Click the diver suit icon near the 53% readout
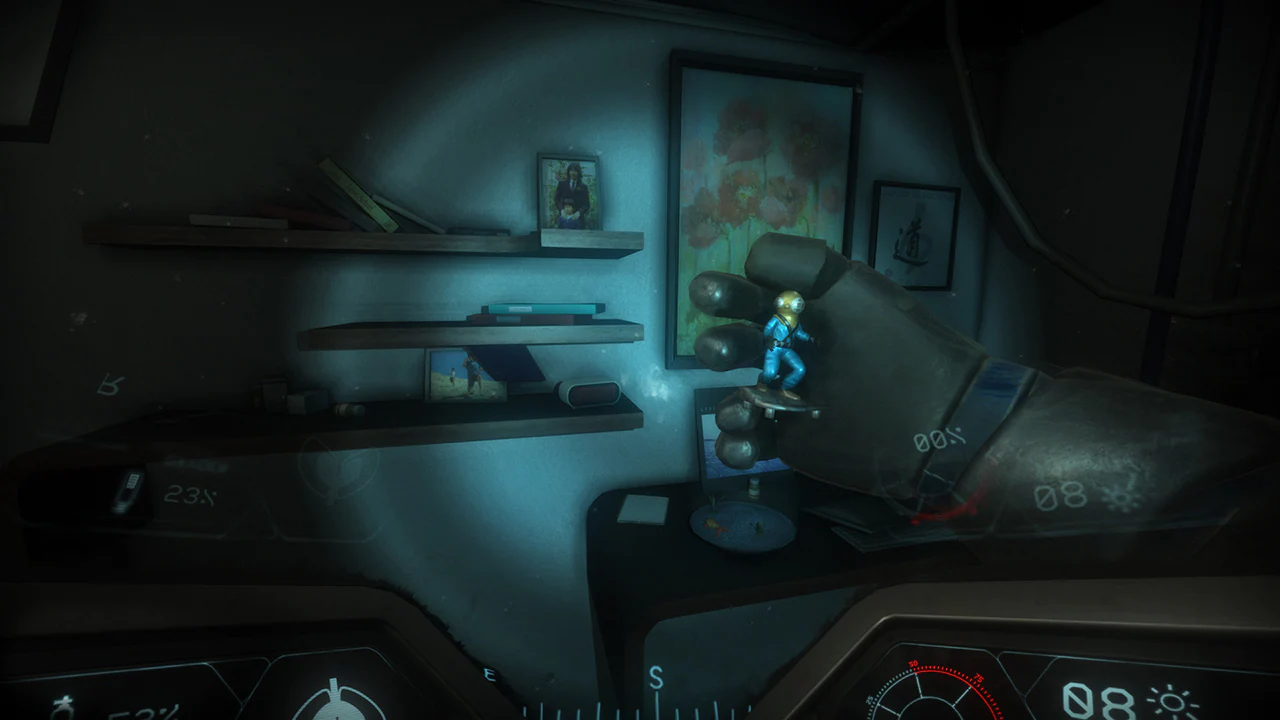1280x720 pixels. [x=62, y=707]
